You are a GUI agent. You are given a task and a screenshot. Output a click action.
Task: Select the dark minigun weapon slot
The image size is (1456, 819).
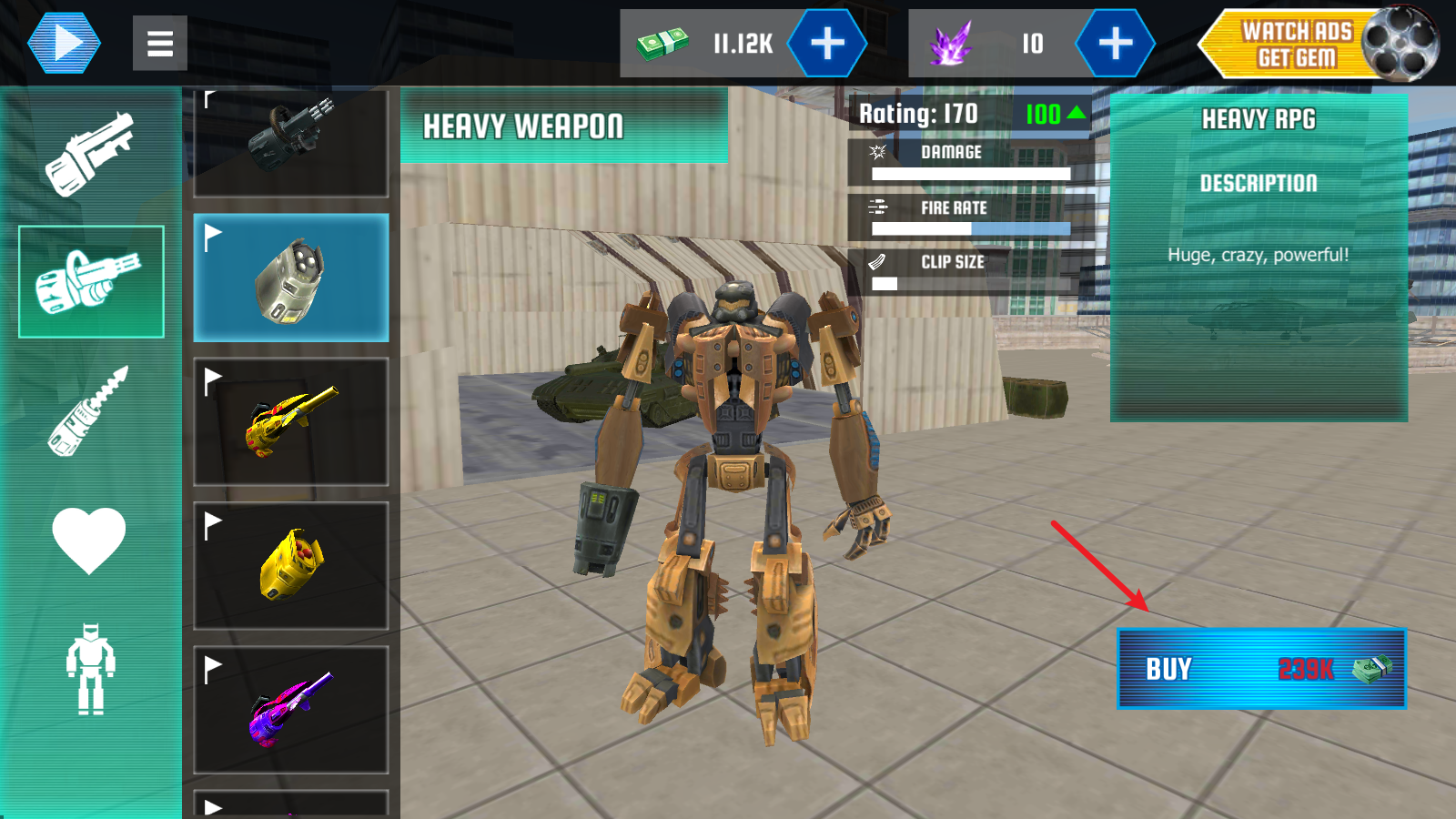291,141
